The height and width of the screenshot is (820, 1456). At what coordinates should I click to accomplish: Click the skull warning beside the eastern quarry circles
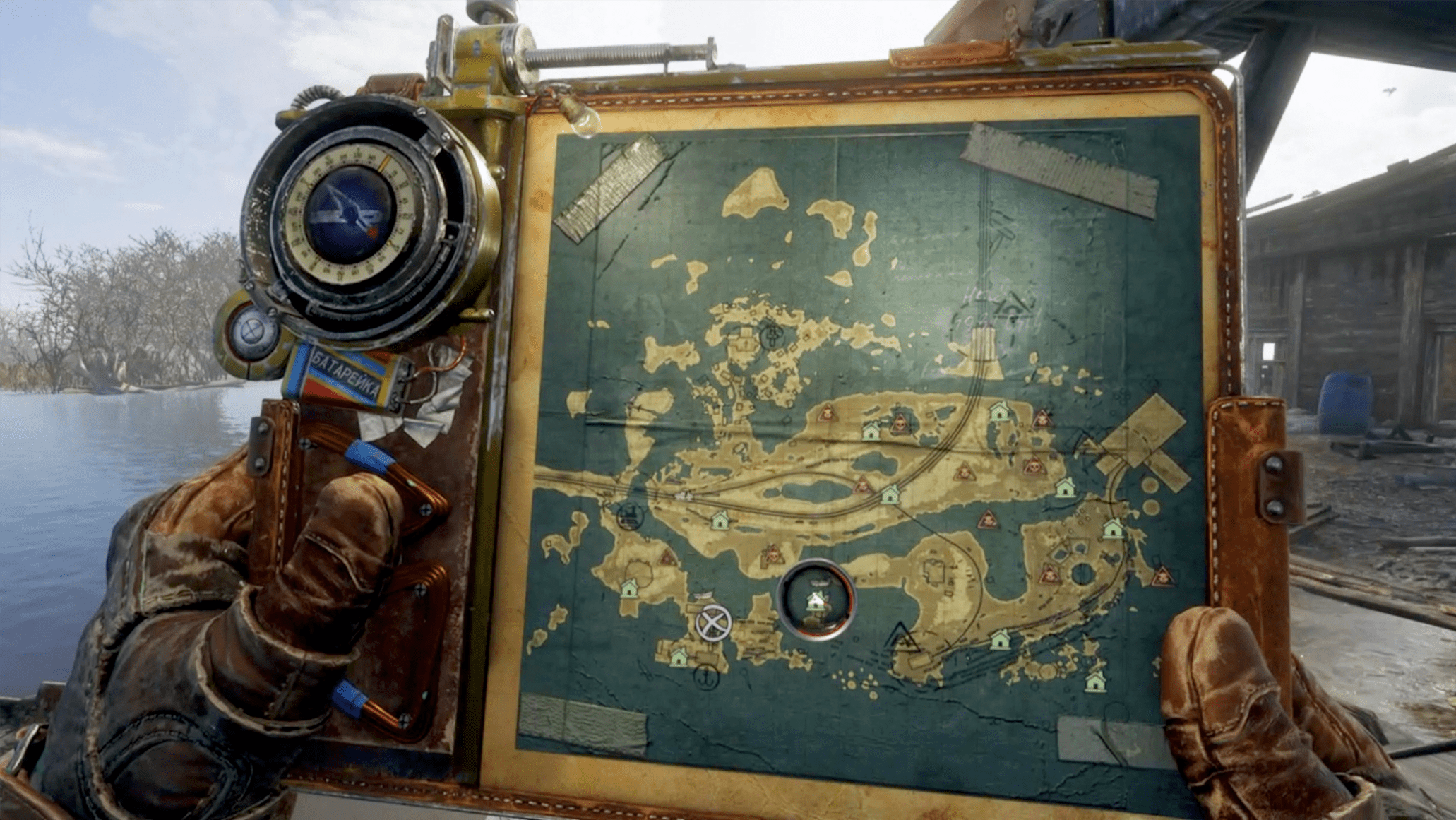click(x=1050, y=575)
